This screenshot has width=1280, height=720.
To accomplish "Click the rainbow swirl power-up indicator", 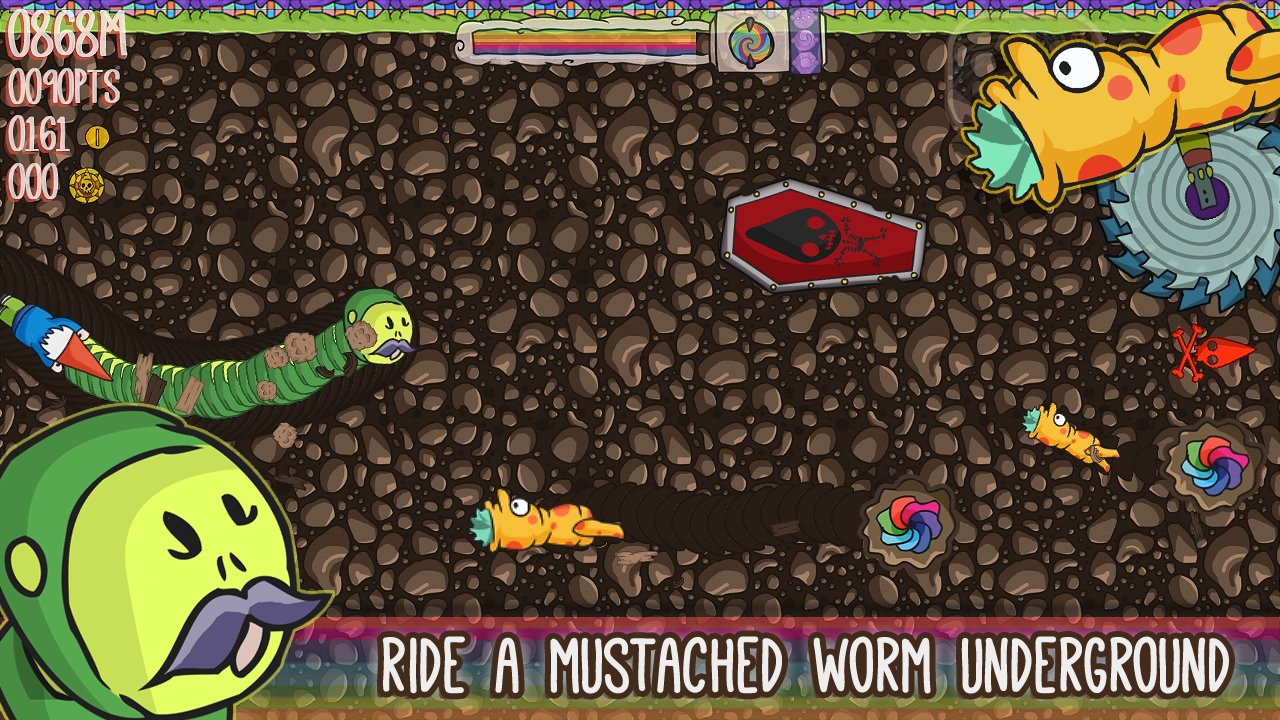I will click(750, 42).
